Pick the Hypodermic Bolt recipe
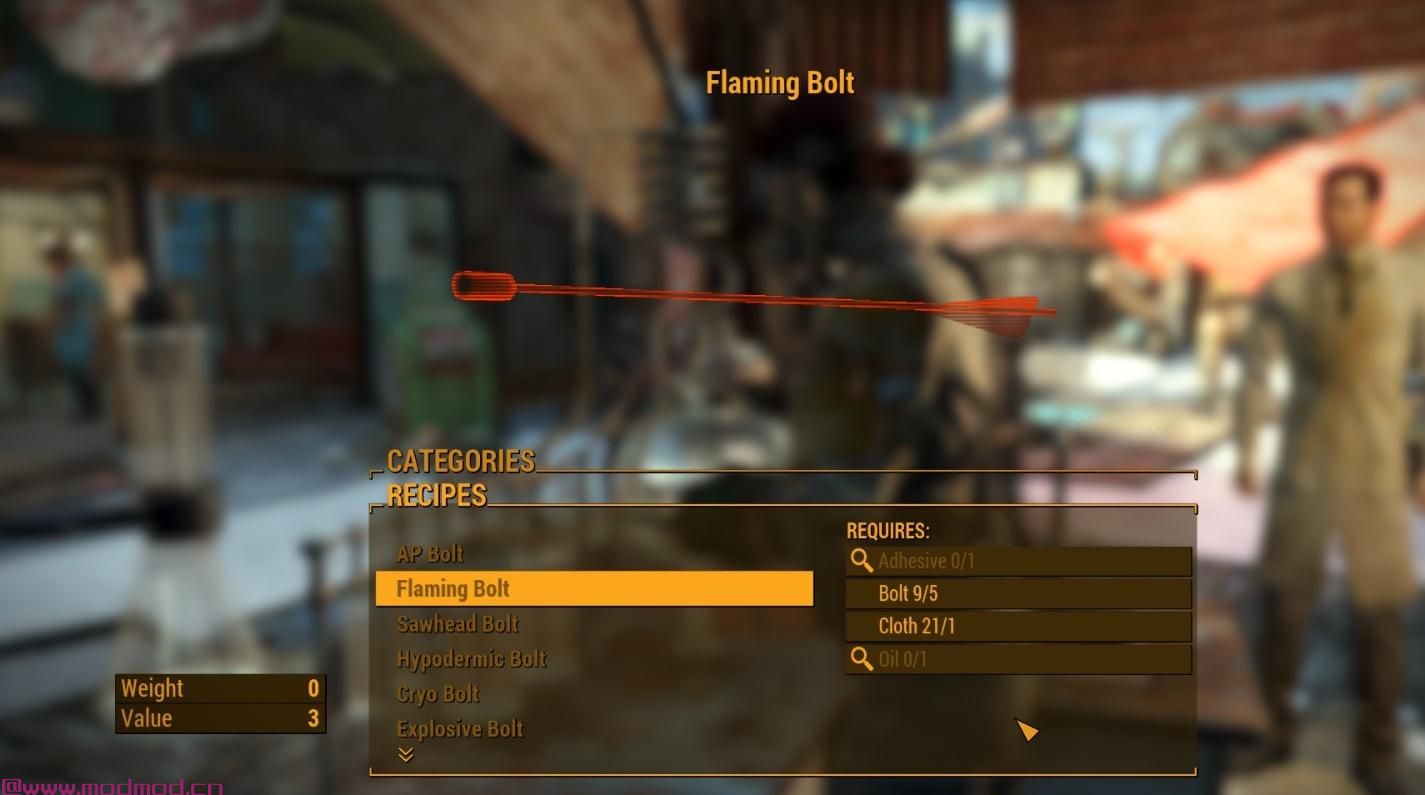The image size is (1425, 795). (x=472, y=659)
